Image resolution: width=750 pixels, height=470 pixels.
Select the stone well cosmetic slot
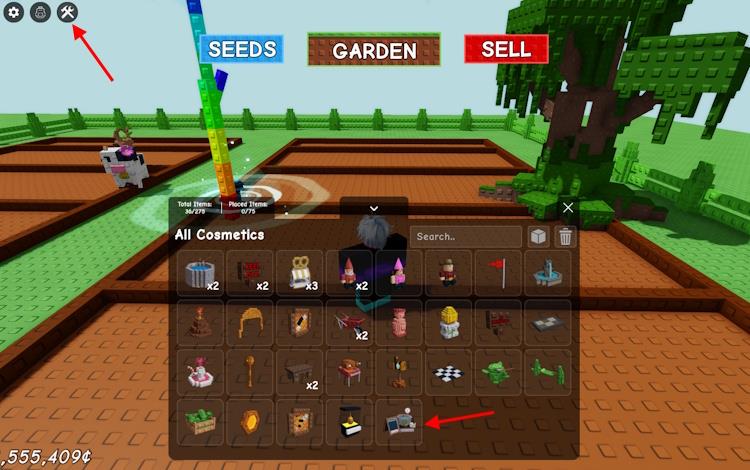(201, 273)
